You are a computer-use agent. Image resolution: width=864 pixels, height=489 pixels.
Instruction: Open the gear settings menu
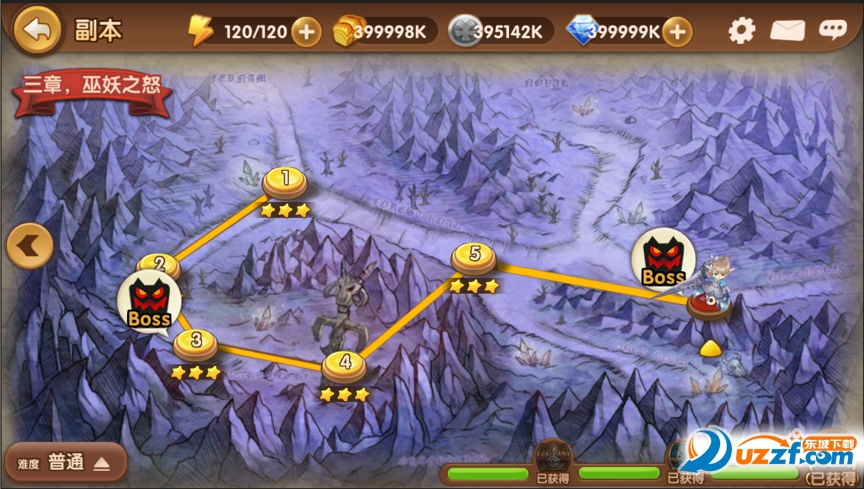click(741, 30)
